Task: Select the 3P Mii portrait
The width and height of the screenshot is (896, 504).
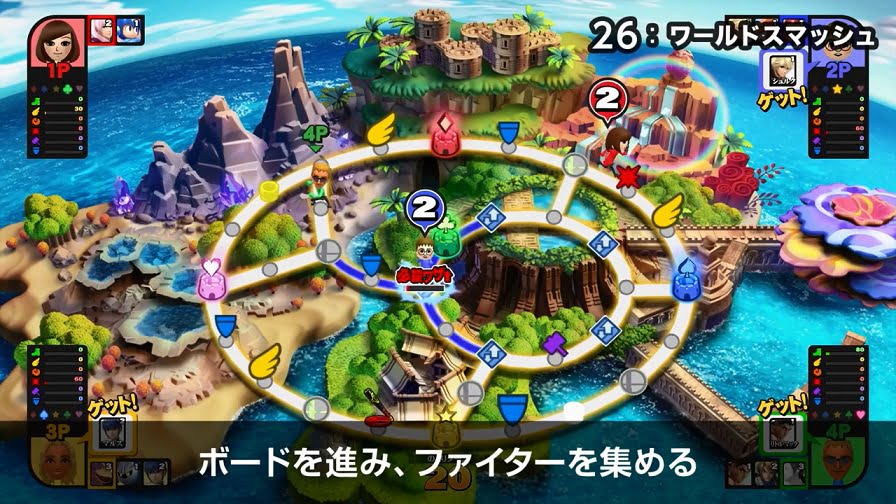Action: click(x=58, y=463)
